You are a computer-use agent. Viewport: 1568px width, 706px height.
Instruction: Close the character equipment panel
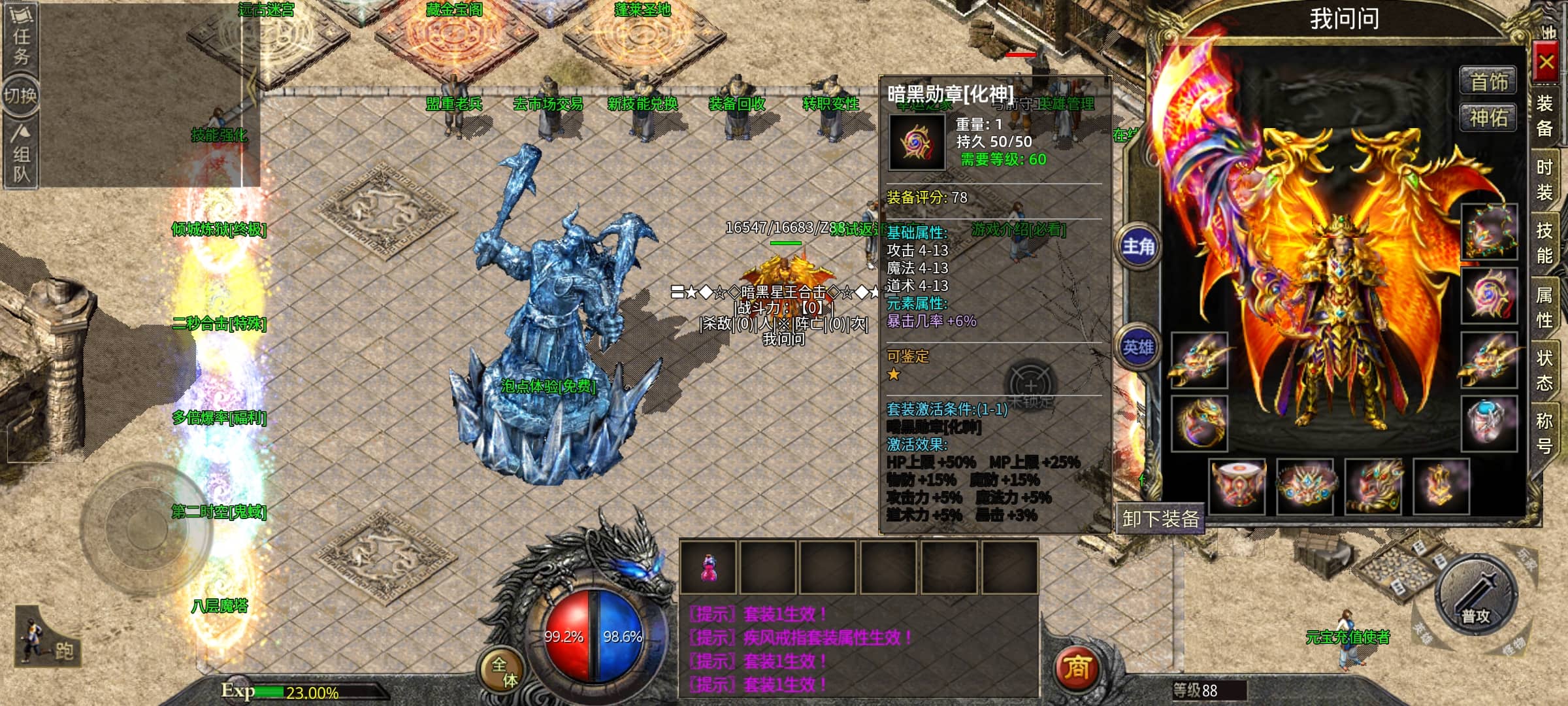tap(1545, 63)
